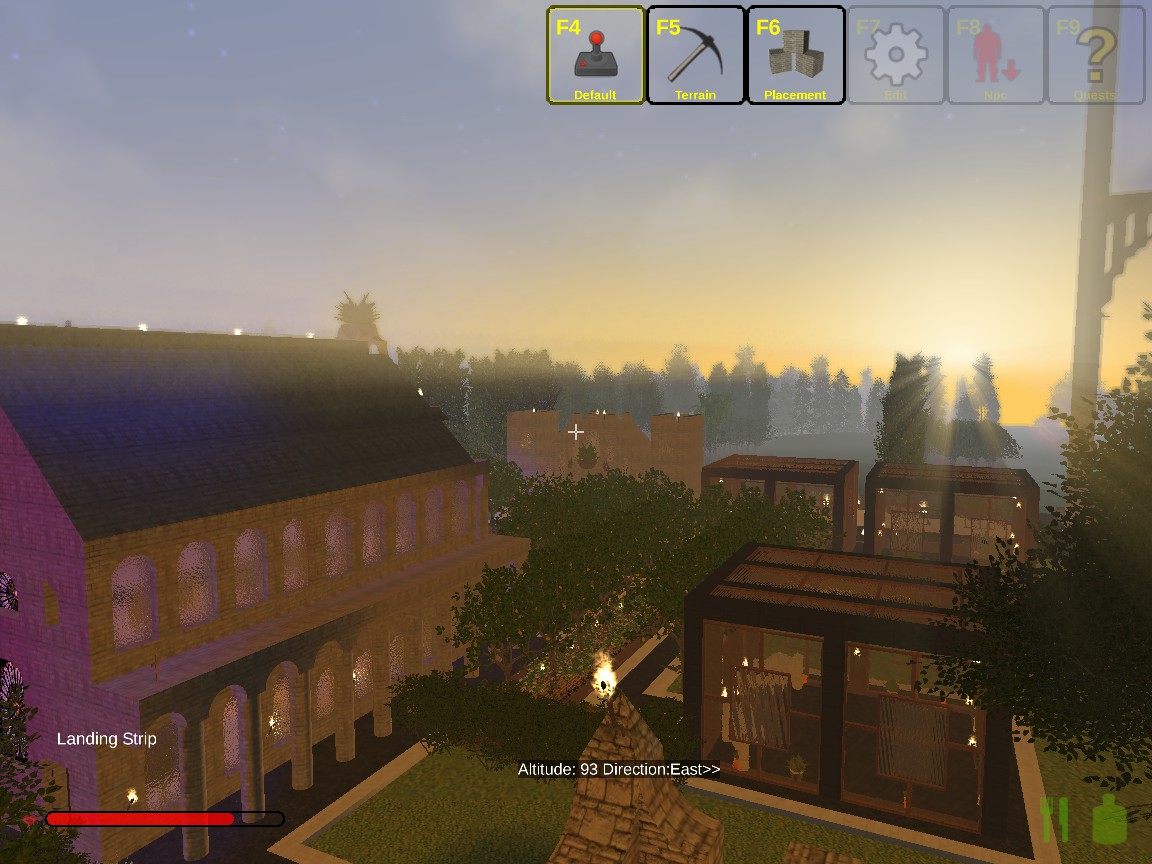Switch to the F5 Terrain pickaxe tool

coord(696,55)
